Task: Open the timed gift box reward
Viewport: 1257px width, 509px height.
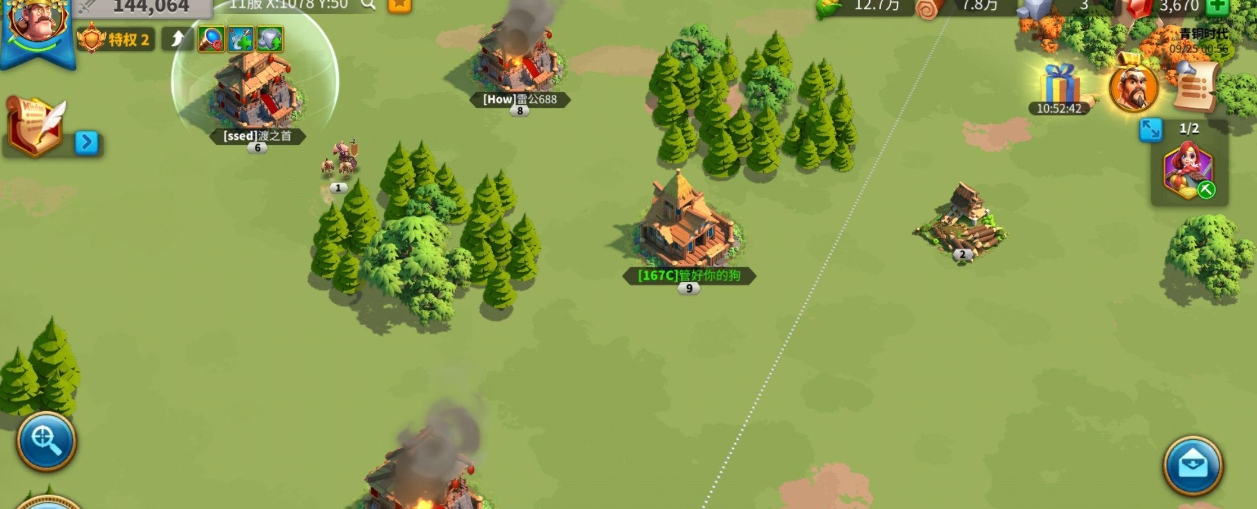Action: (x=1059, y=85)
